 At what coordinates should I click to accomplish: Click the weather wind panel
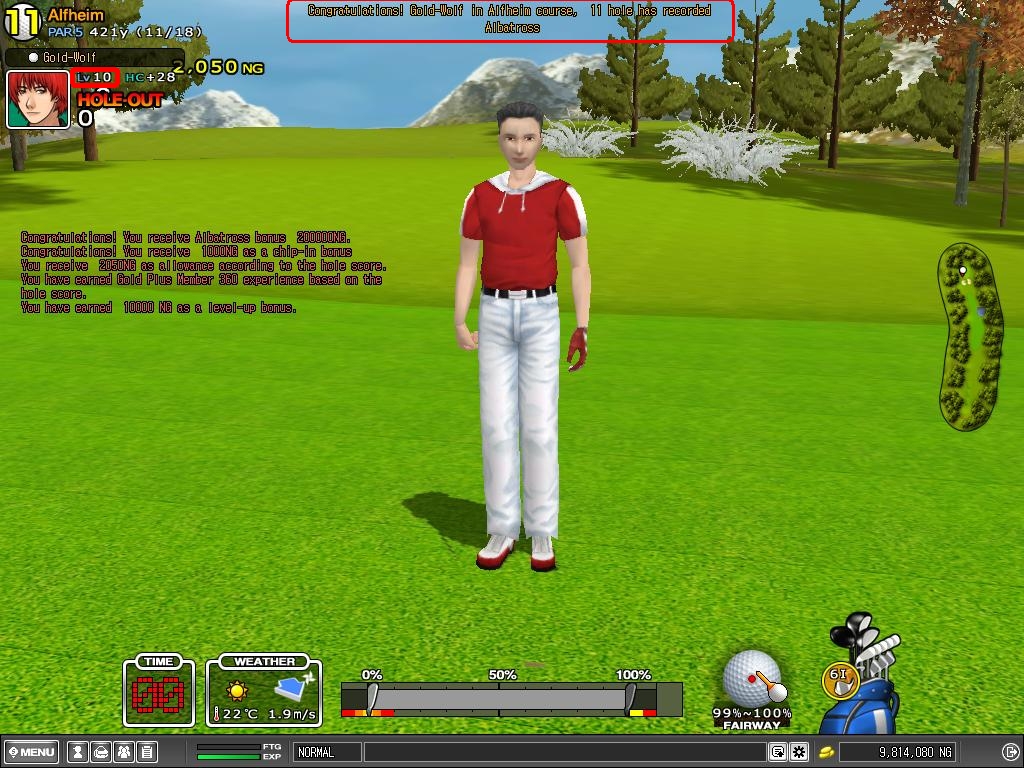(264, 691)
